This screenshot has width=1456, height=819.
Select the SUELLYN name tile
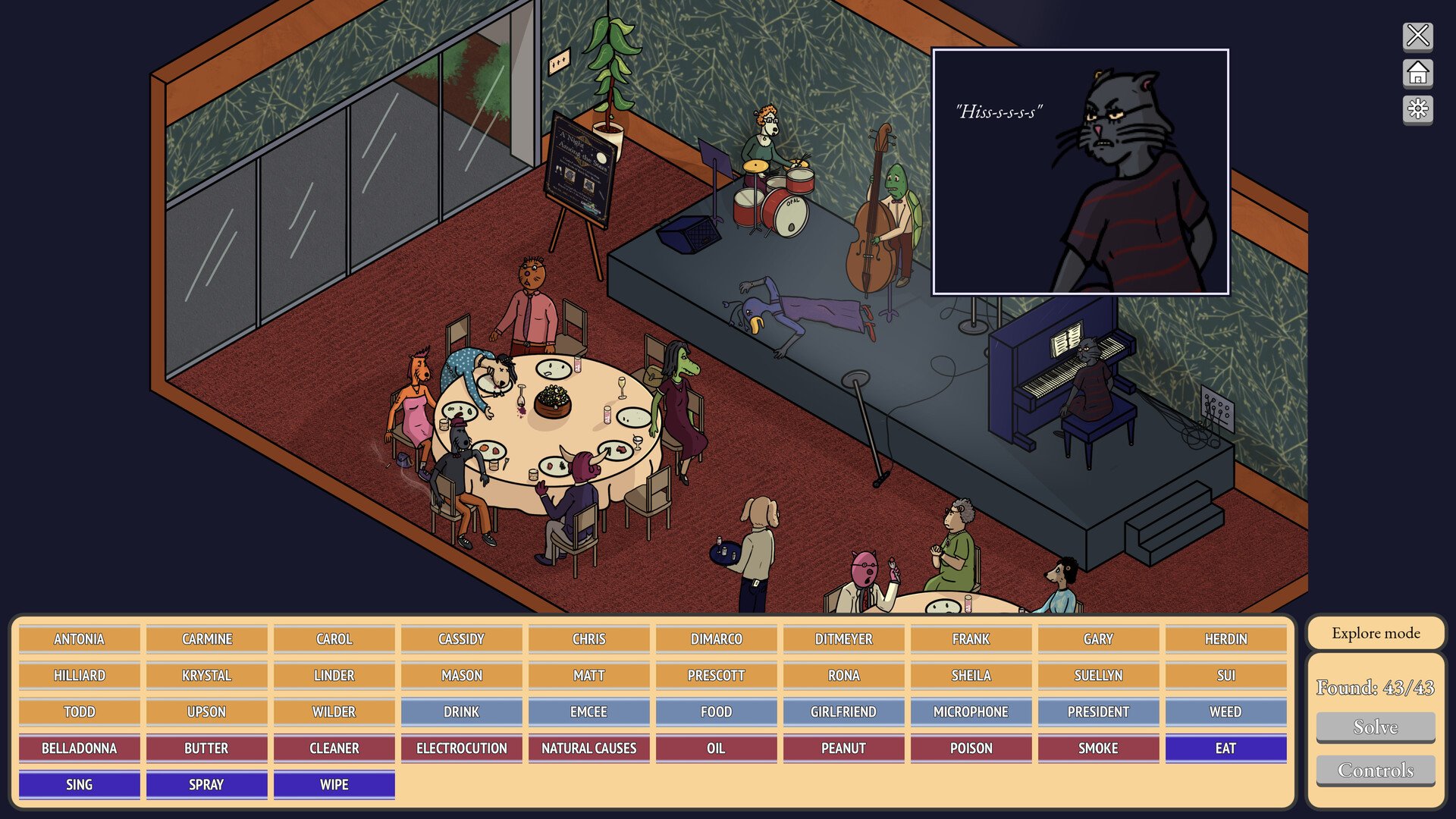[x=1098, y=676]
